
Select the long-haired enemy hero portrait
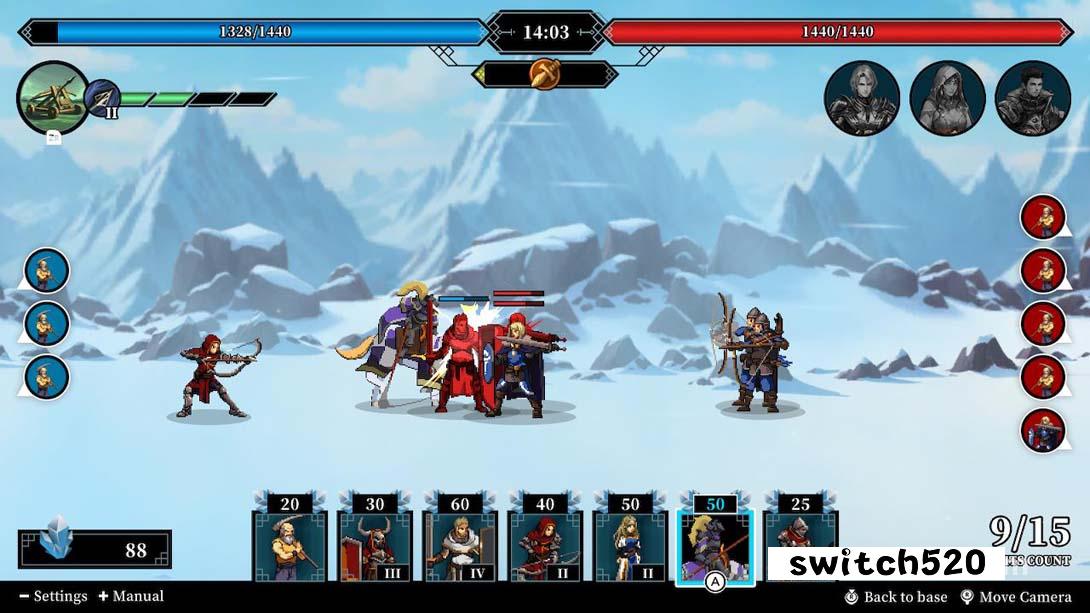[x=861, y=98]
